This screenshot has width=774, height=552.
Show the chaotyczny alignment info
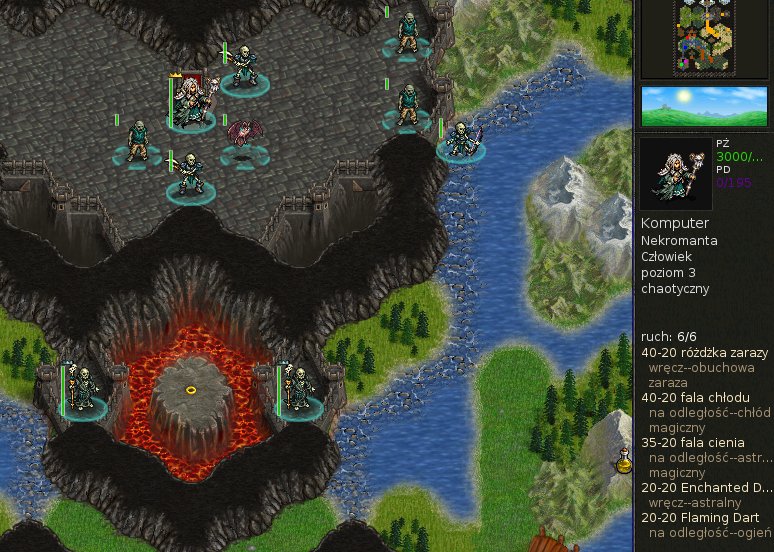coord(675,289)
